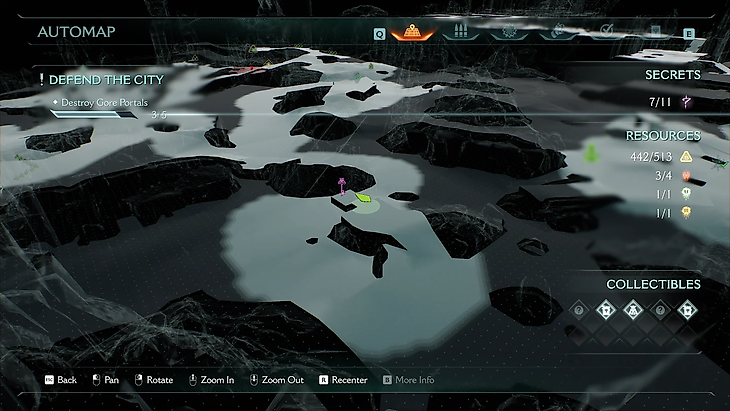
Task: Open the gear cog upgrades tab
Action: tap(510, 31)
